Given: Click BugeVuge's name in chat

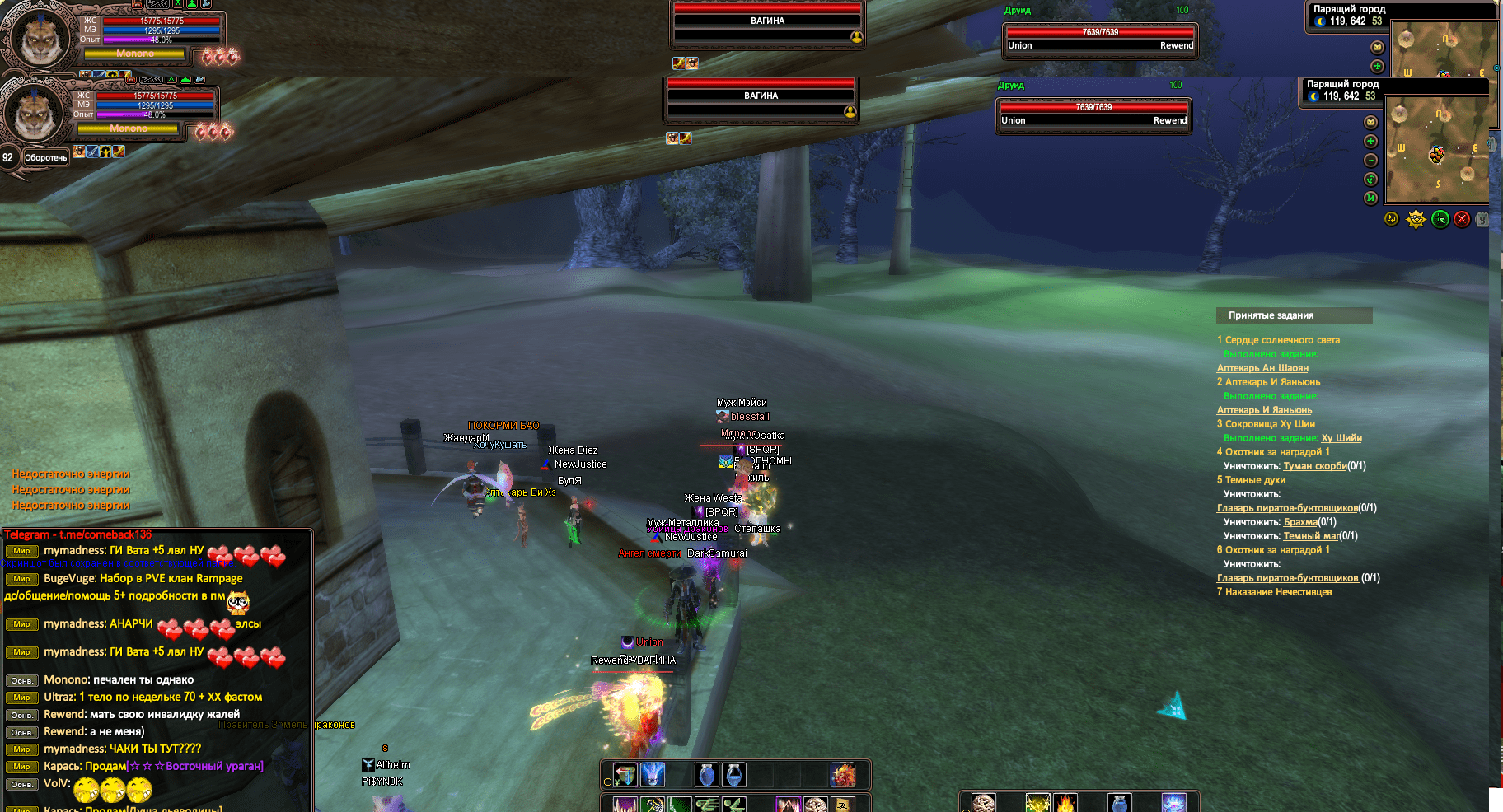Looking at the screenshot, I should tap(69, 579).
